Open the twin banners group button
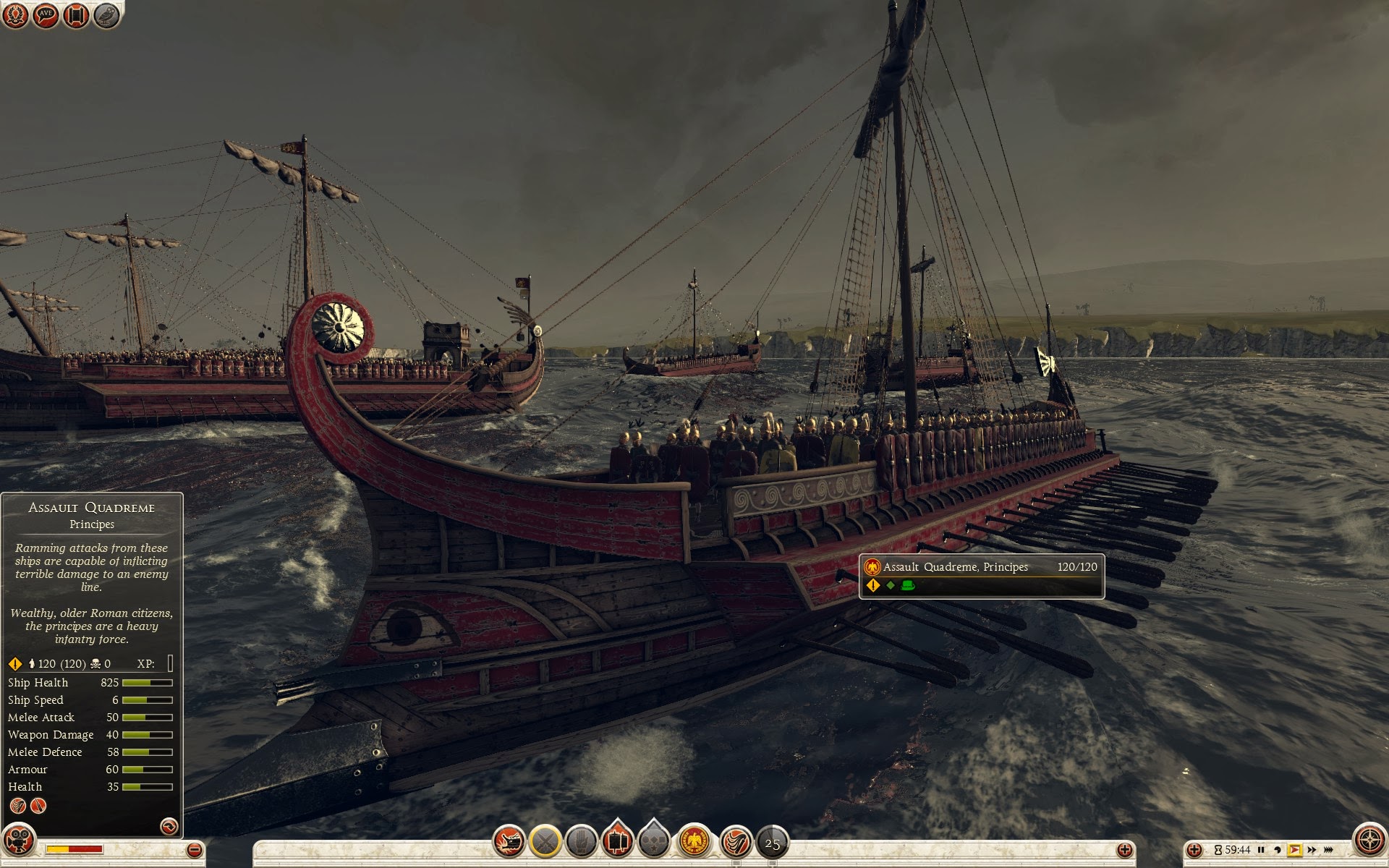 click(617, 841)
